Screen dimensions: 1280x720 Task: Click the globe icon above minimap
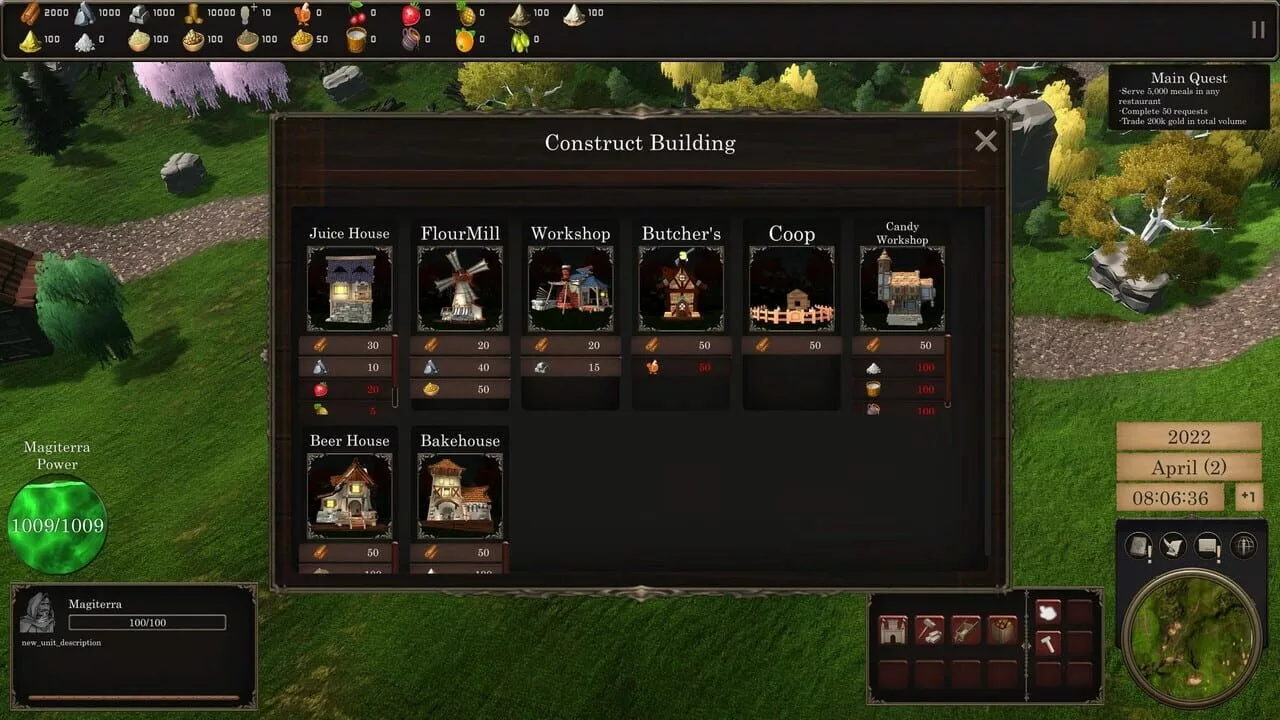pos(1244,546)
